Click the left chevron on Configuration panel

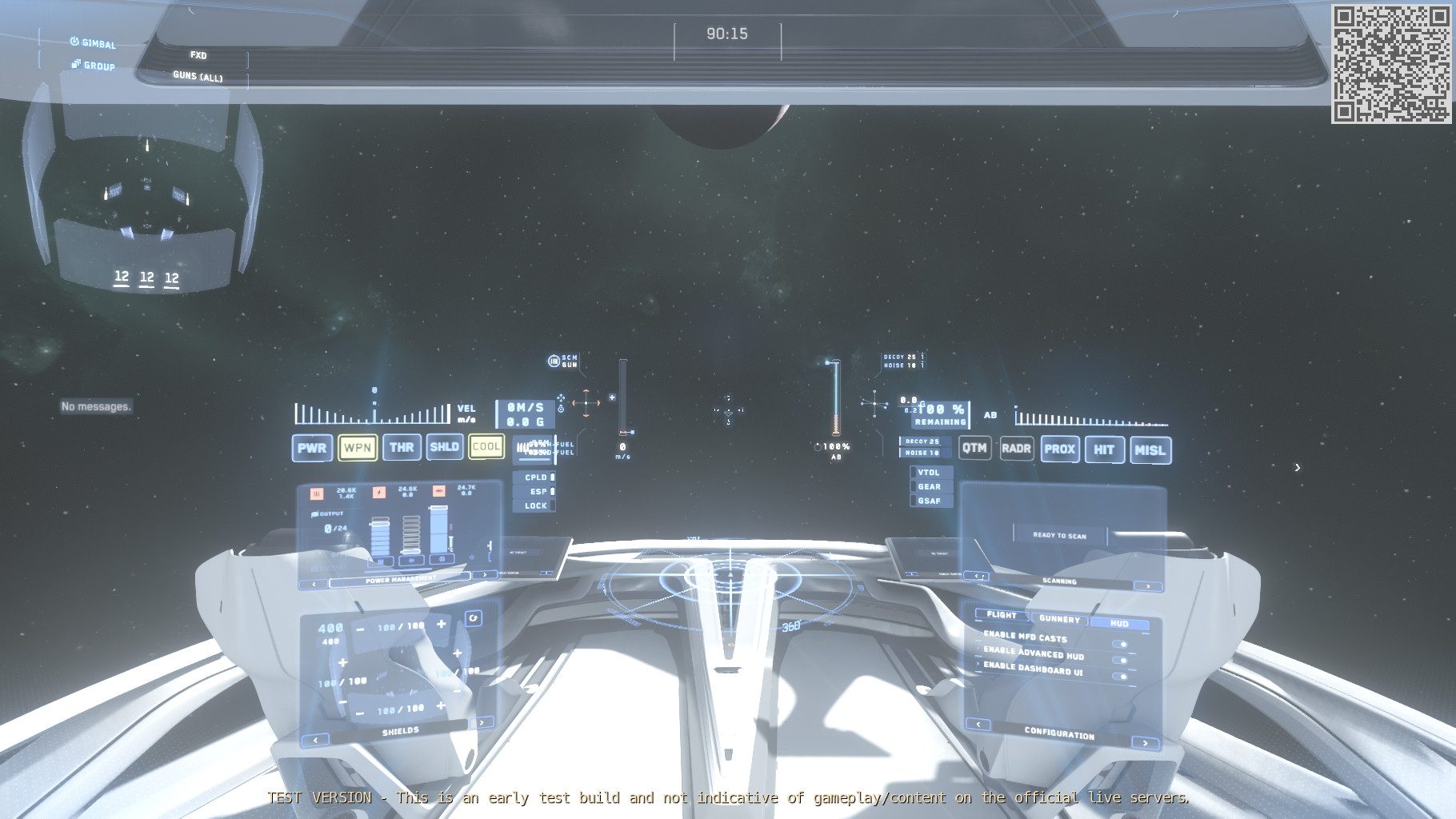click(x=978, y=724)
